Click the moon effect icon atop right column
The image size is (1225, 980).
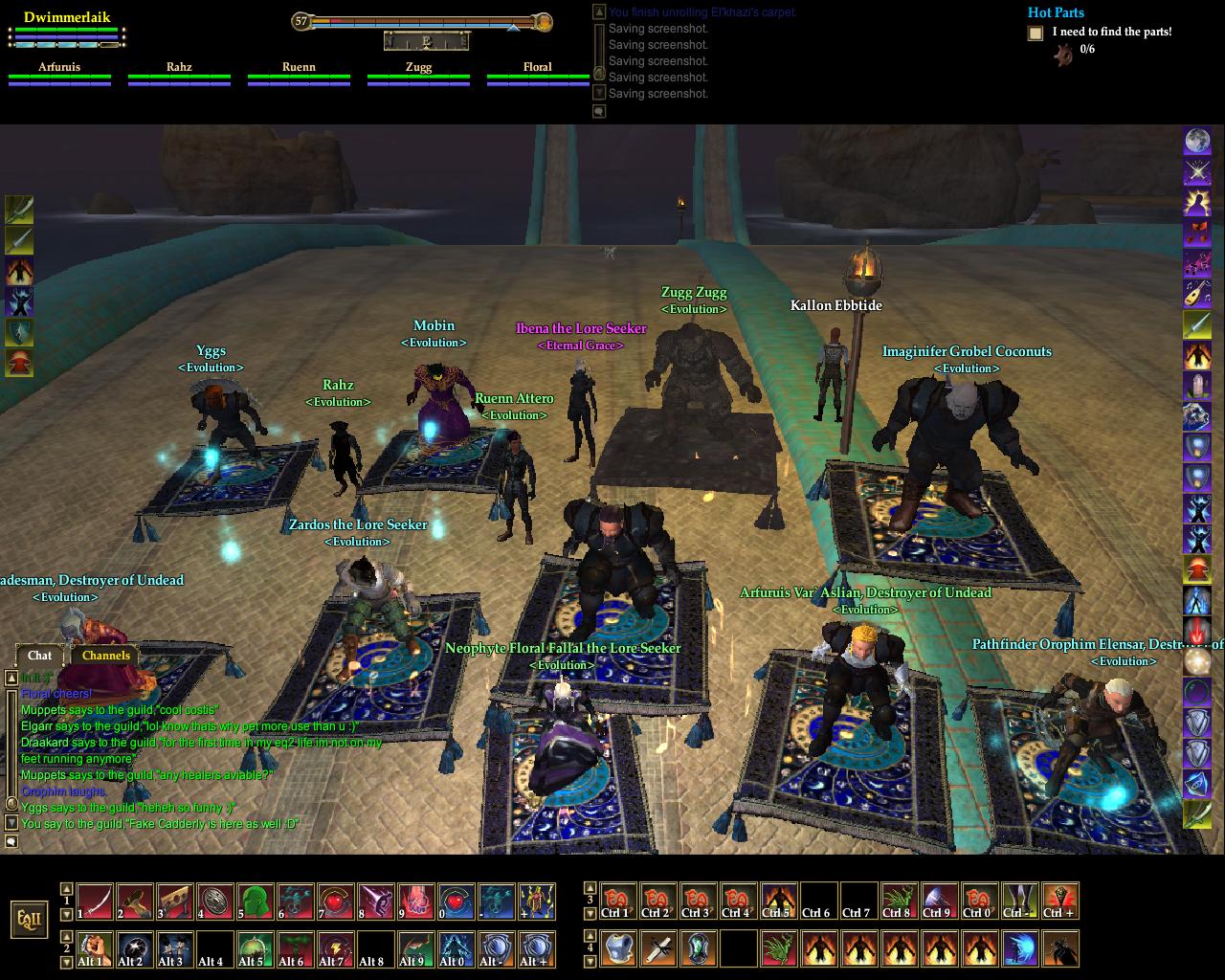coord(1197,142)
